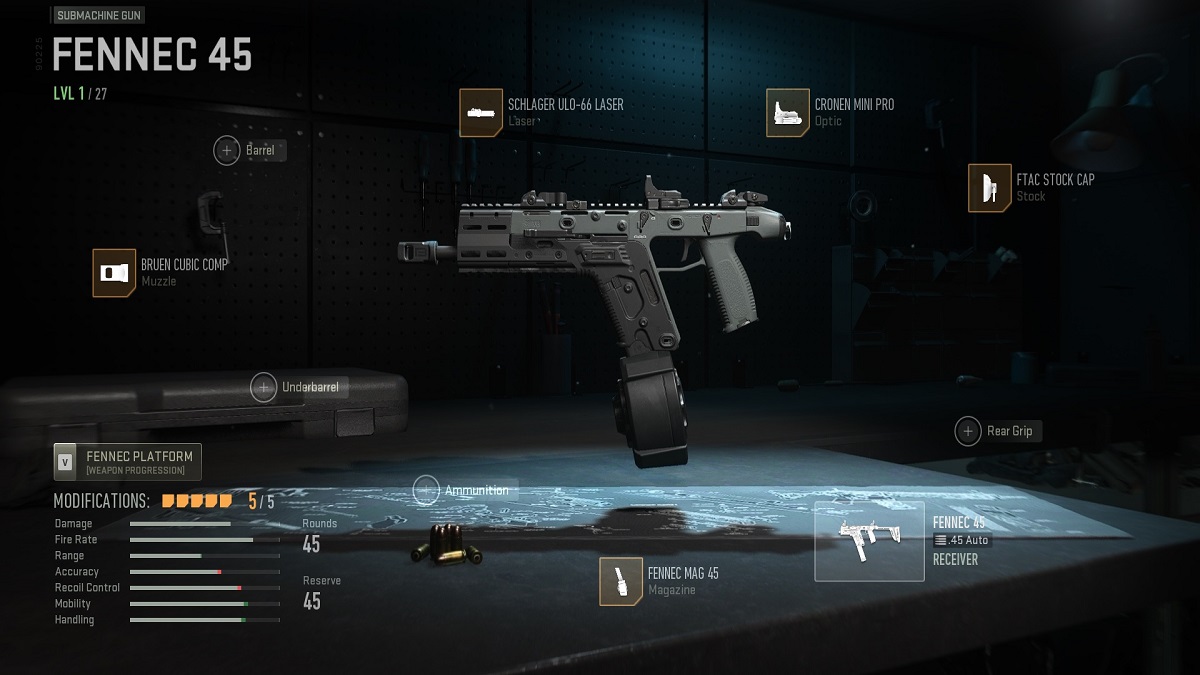Screen dimensions: 1200x675
Task: Open the Fennec Mag 45 magazine slot
Action: [620, 581]
